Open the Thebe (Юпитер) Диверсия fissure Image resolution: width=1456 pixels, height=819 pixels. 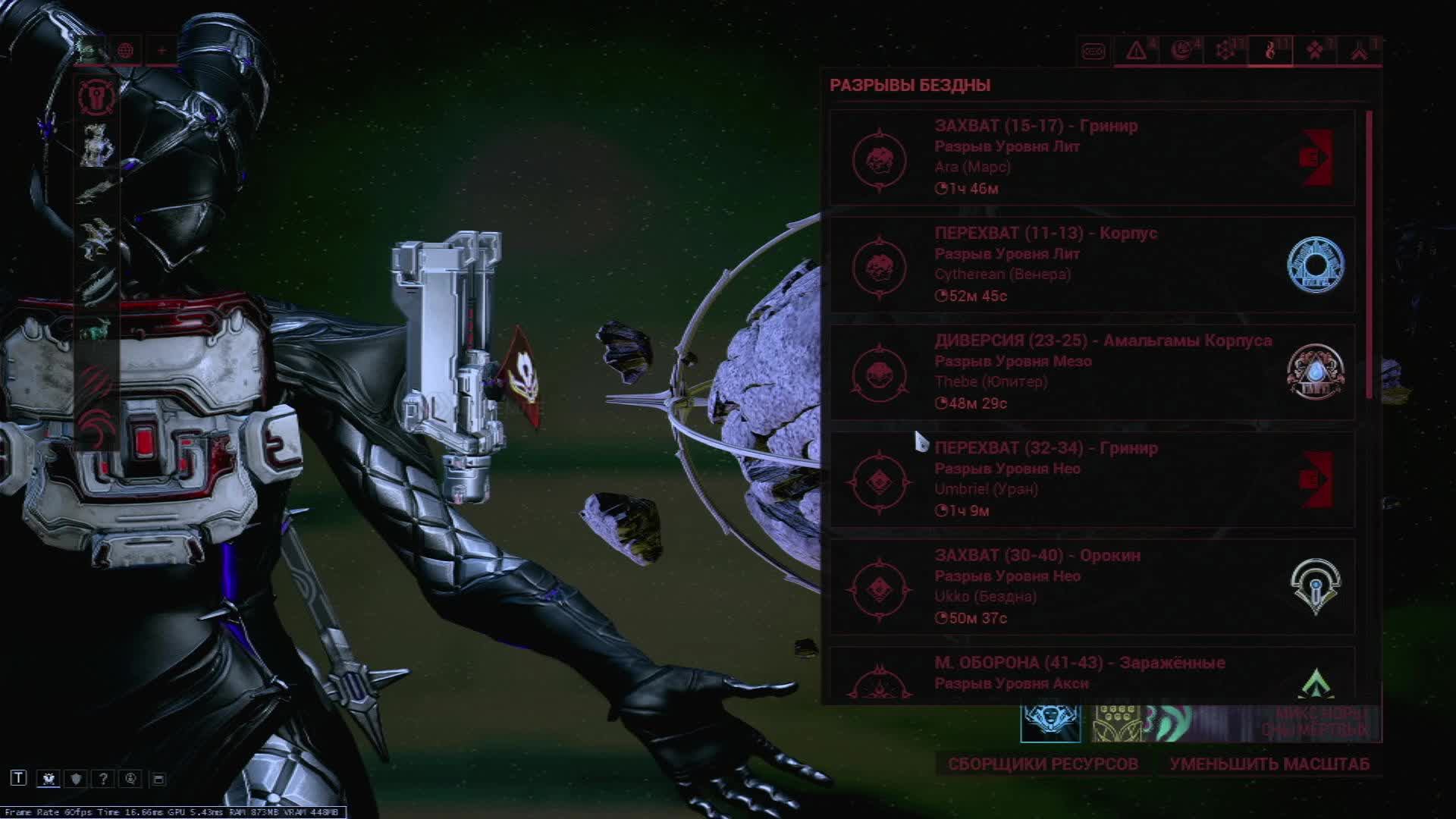point(1092,372)
